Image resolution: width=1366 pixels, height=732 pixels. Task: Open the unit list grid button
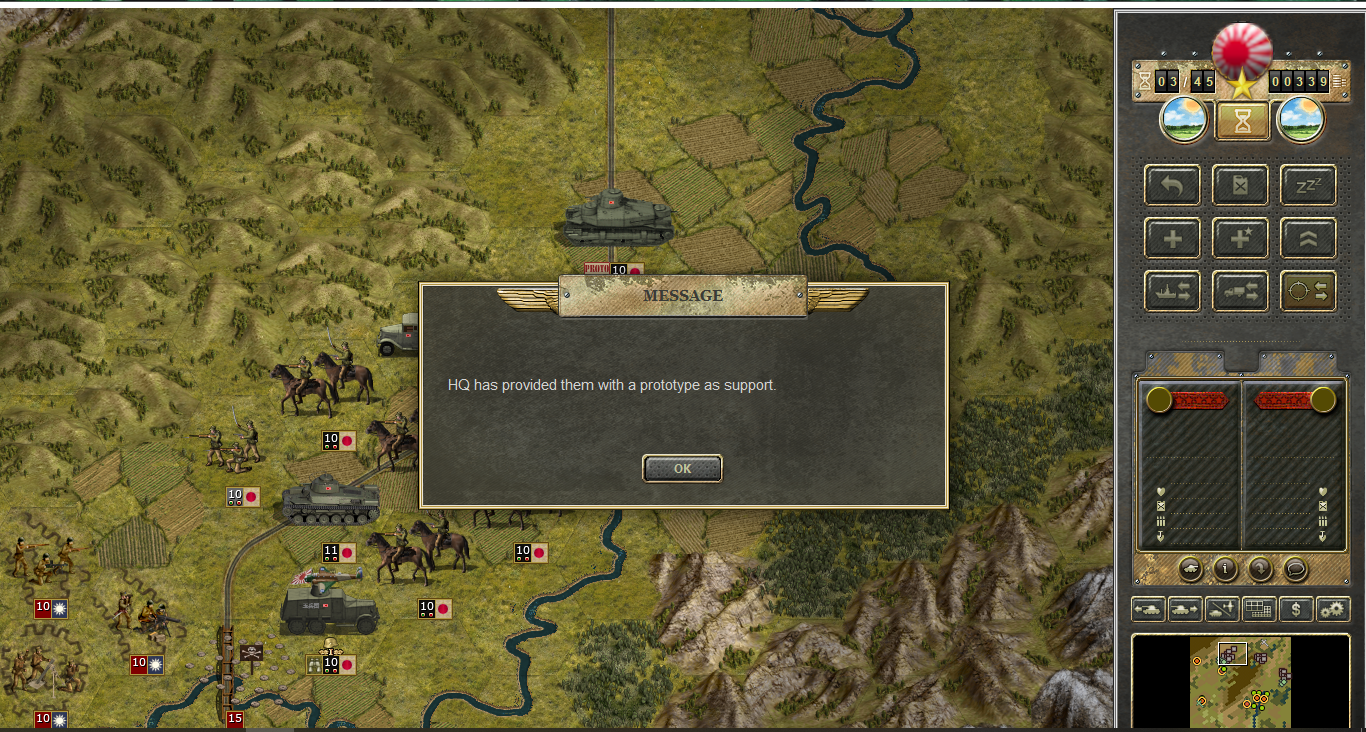pos(1258,608)
